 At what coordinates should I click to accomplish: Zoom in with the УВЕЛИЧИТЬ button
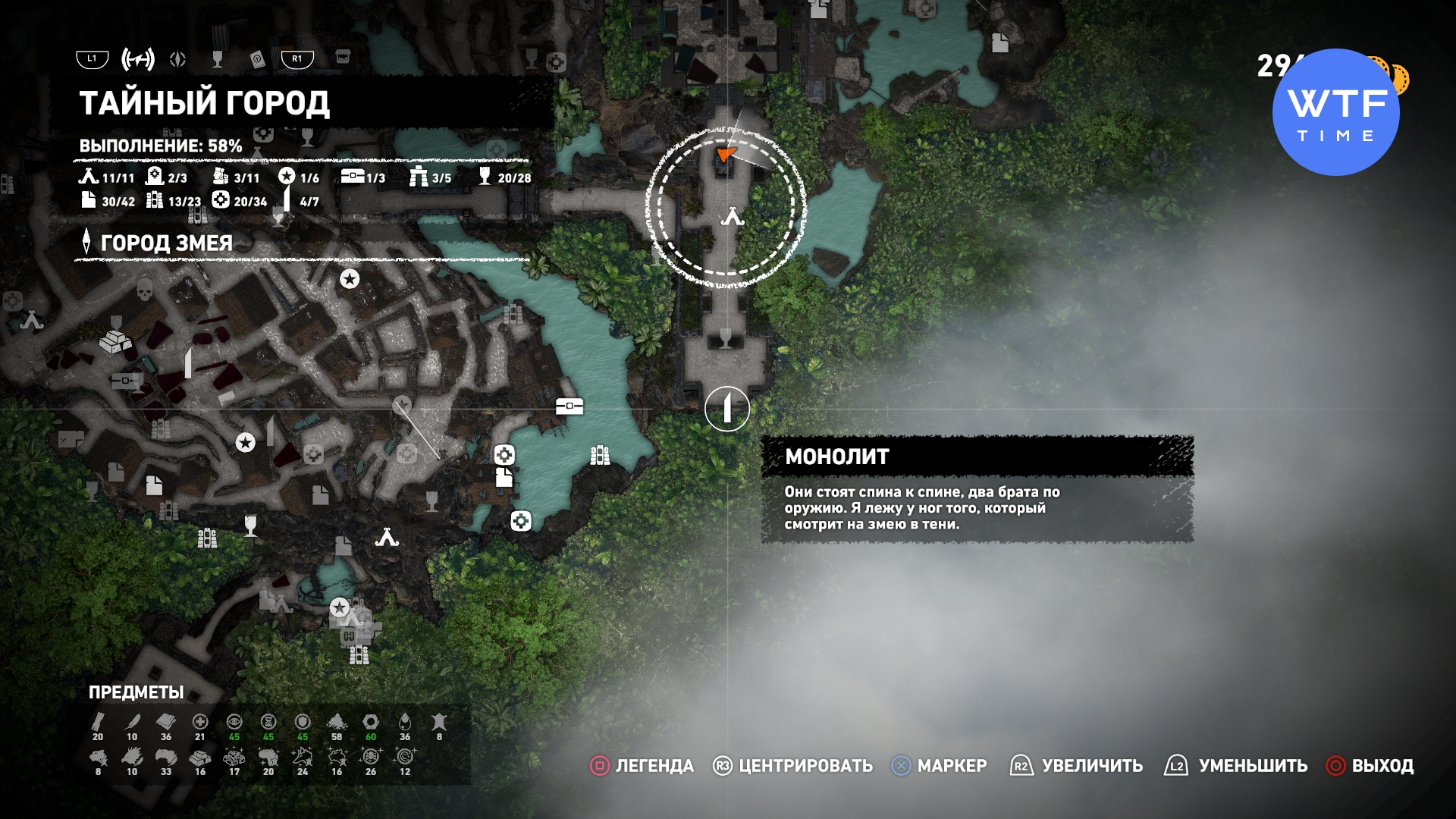coord(1077,766)
